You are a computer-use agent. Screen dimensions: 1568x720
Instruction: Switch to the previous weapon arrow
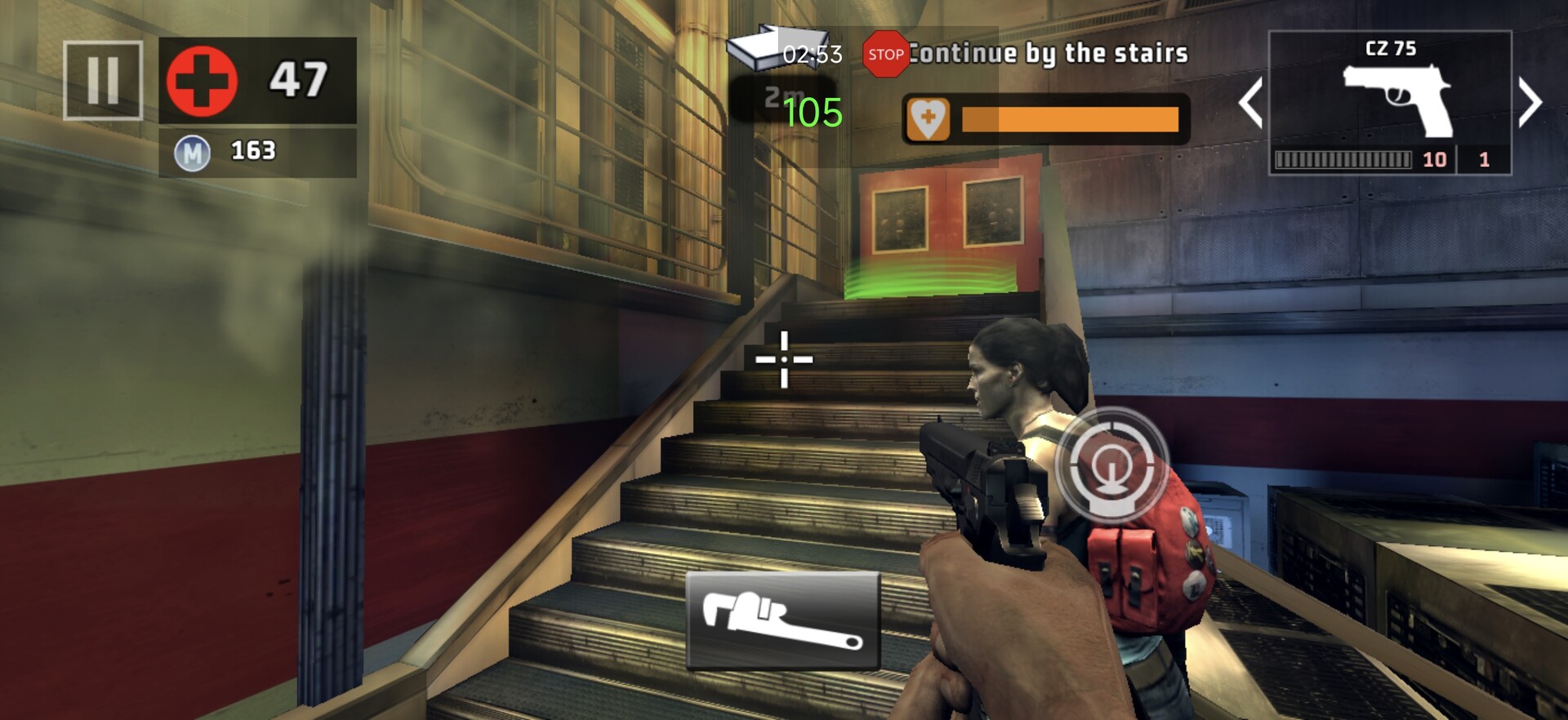1250,103
